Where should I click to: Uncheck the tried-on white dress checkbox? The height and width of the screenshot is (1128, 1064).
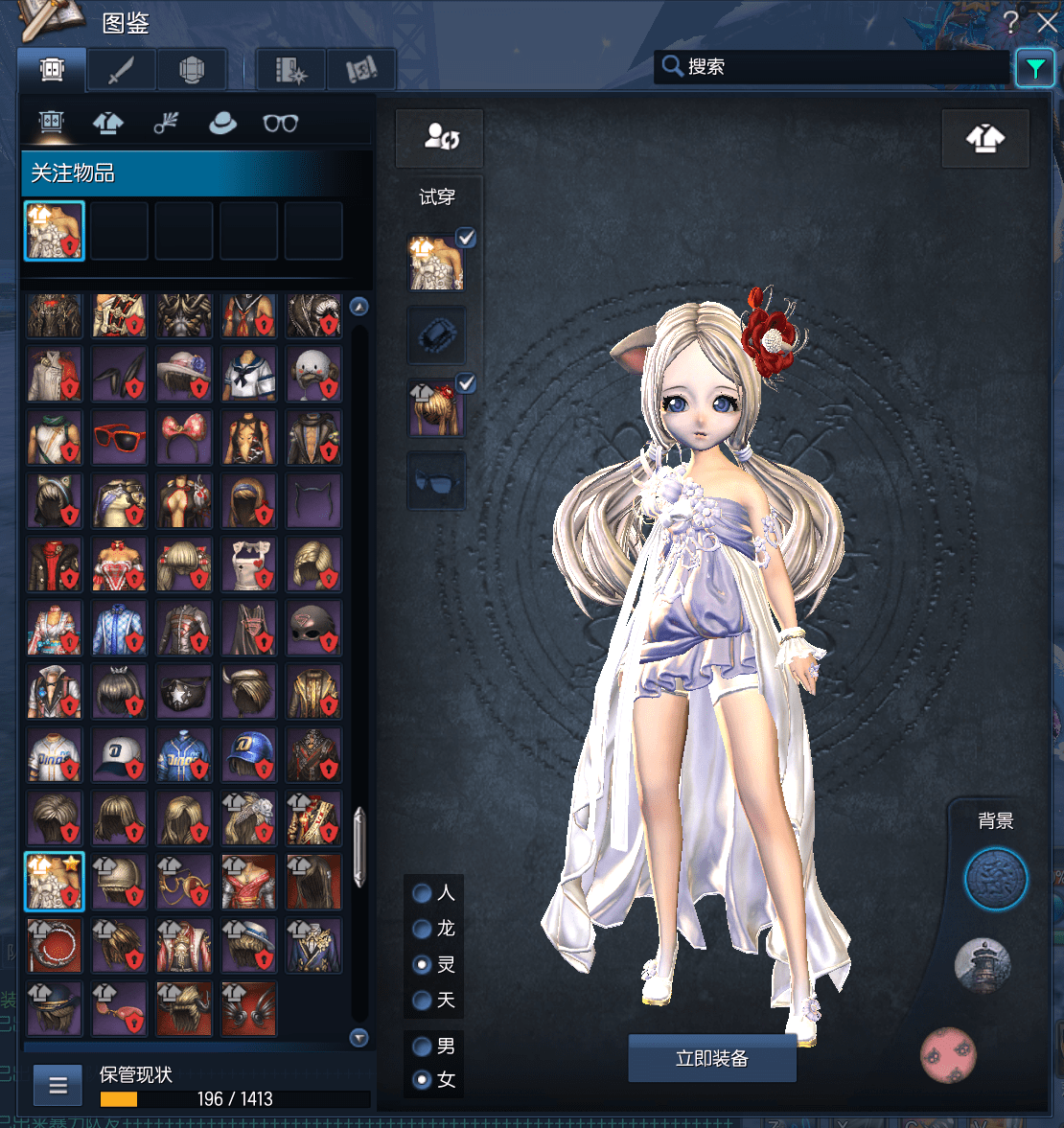(466, 238)
